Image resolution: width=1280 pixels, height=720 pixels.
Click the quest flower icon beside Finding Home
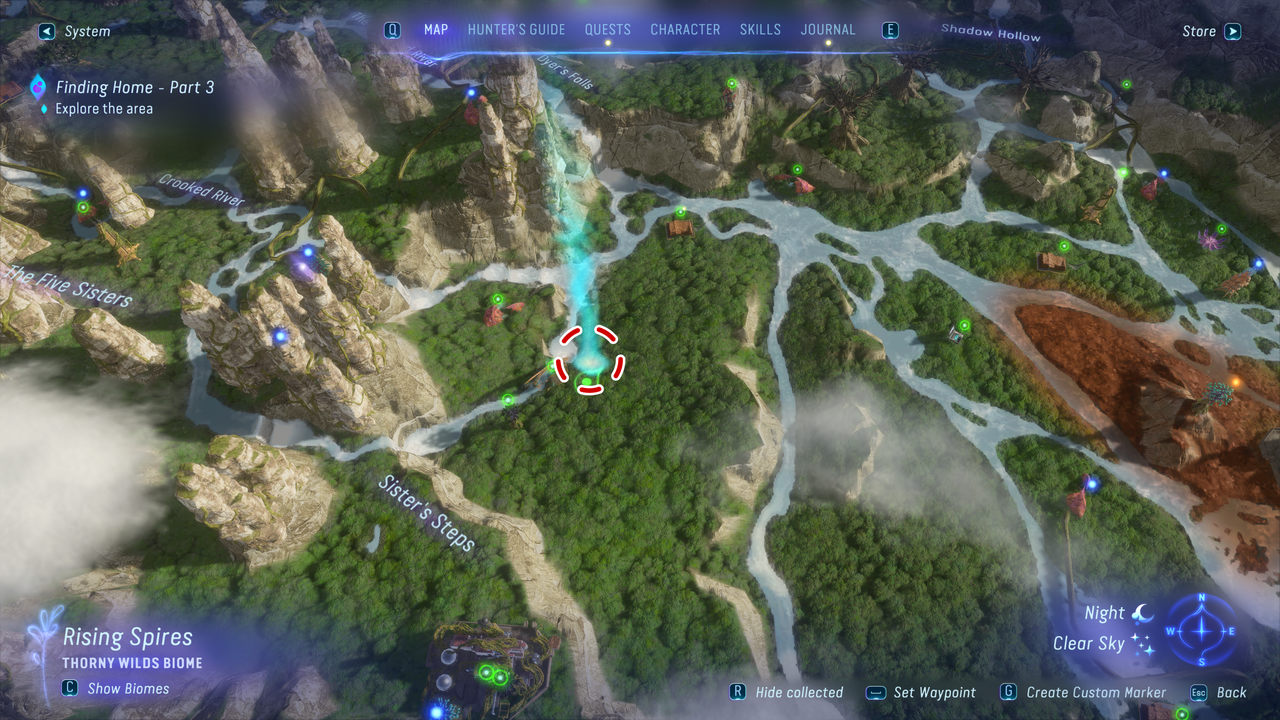pyautogui.click(x=36, y=87)
